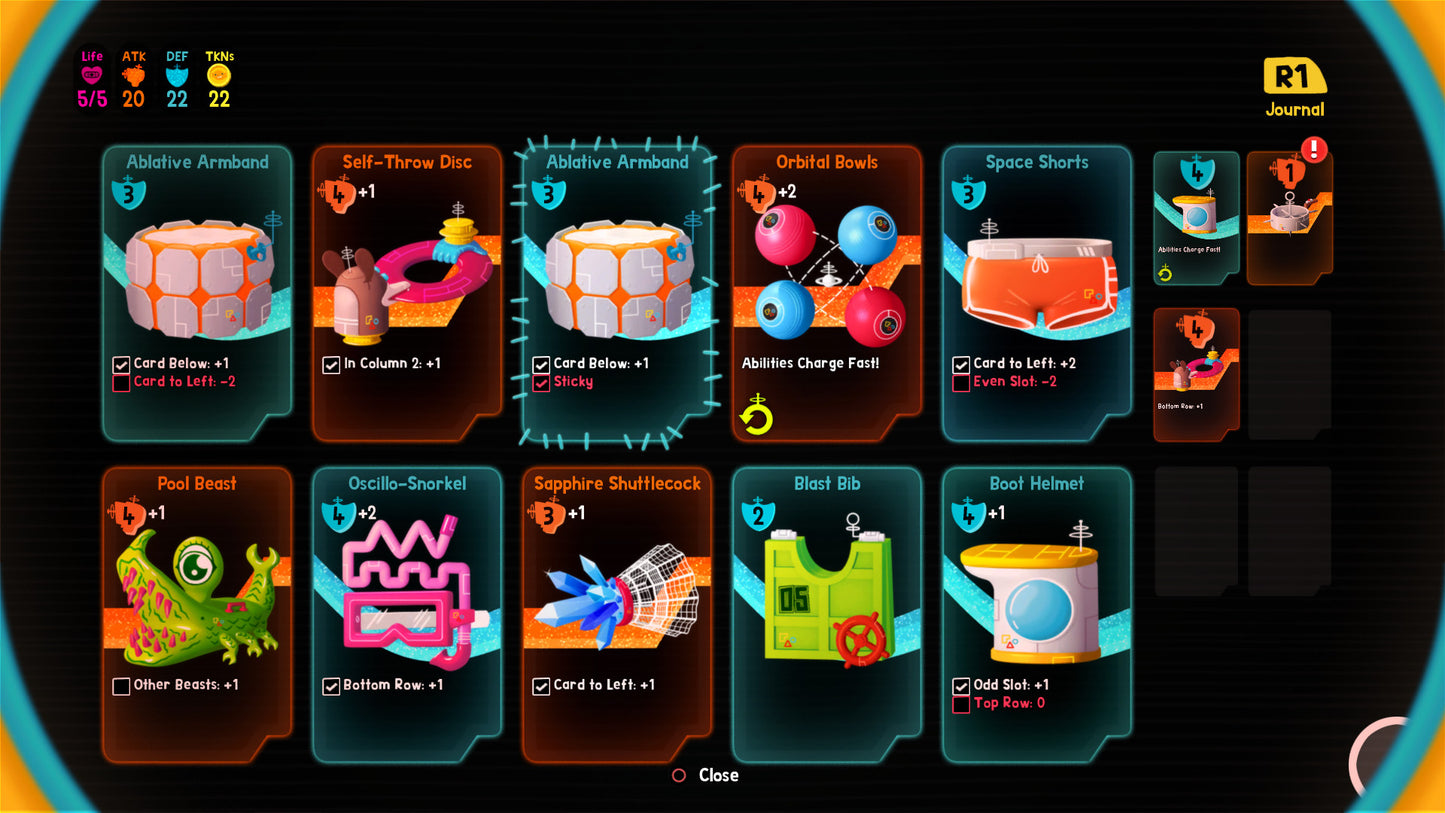1445x813 pixels.
Task: Click the blue DEF stat icon
Action: [x=176, y=74]
